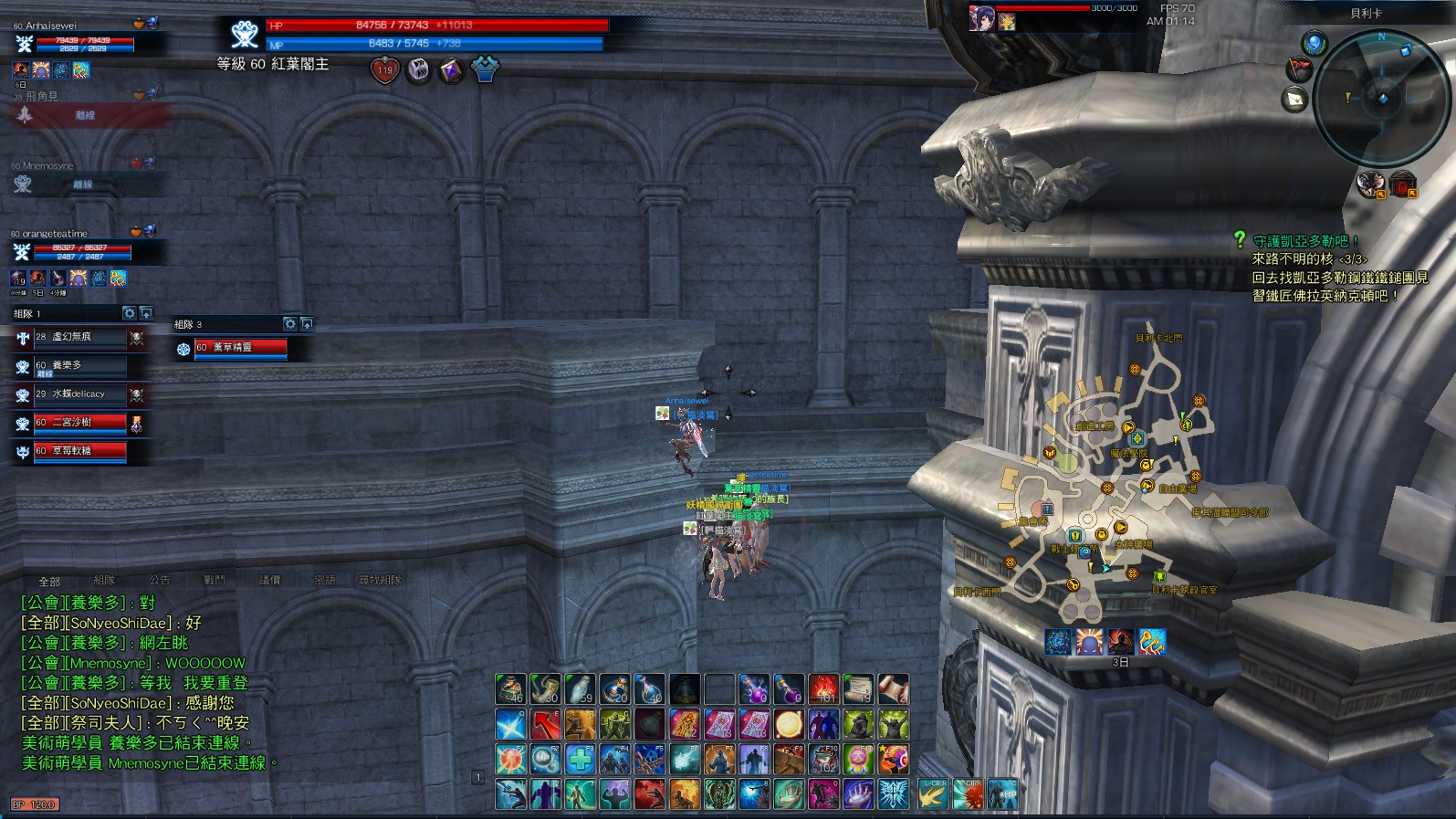
Task: Open settings gear for 組隊 1 panel
Action: 130,313
